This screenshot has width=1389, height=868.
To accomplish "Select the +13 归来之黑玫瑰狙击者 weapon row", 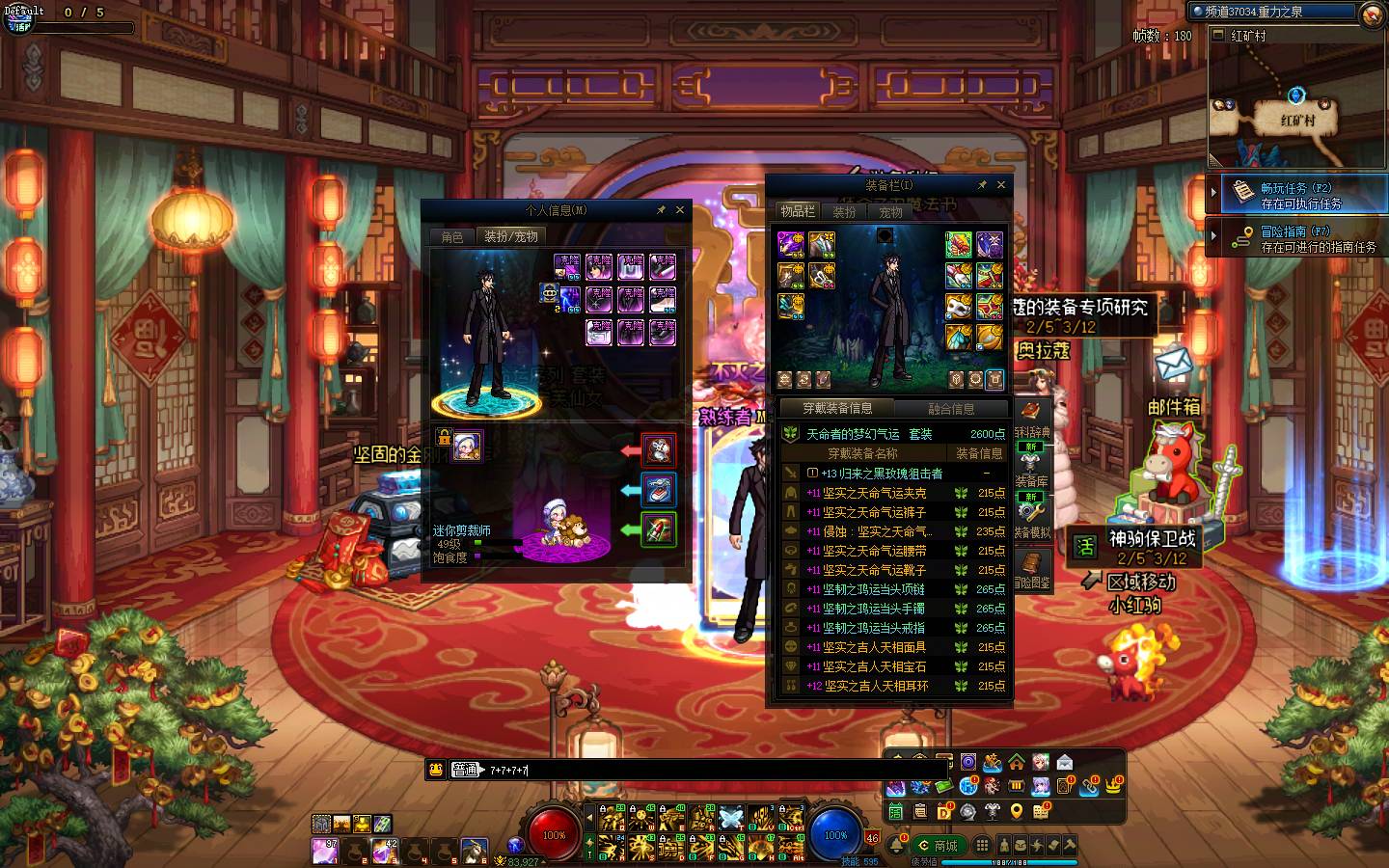I will tap(882, 474).
